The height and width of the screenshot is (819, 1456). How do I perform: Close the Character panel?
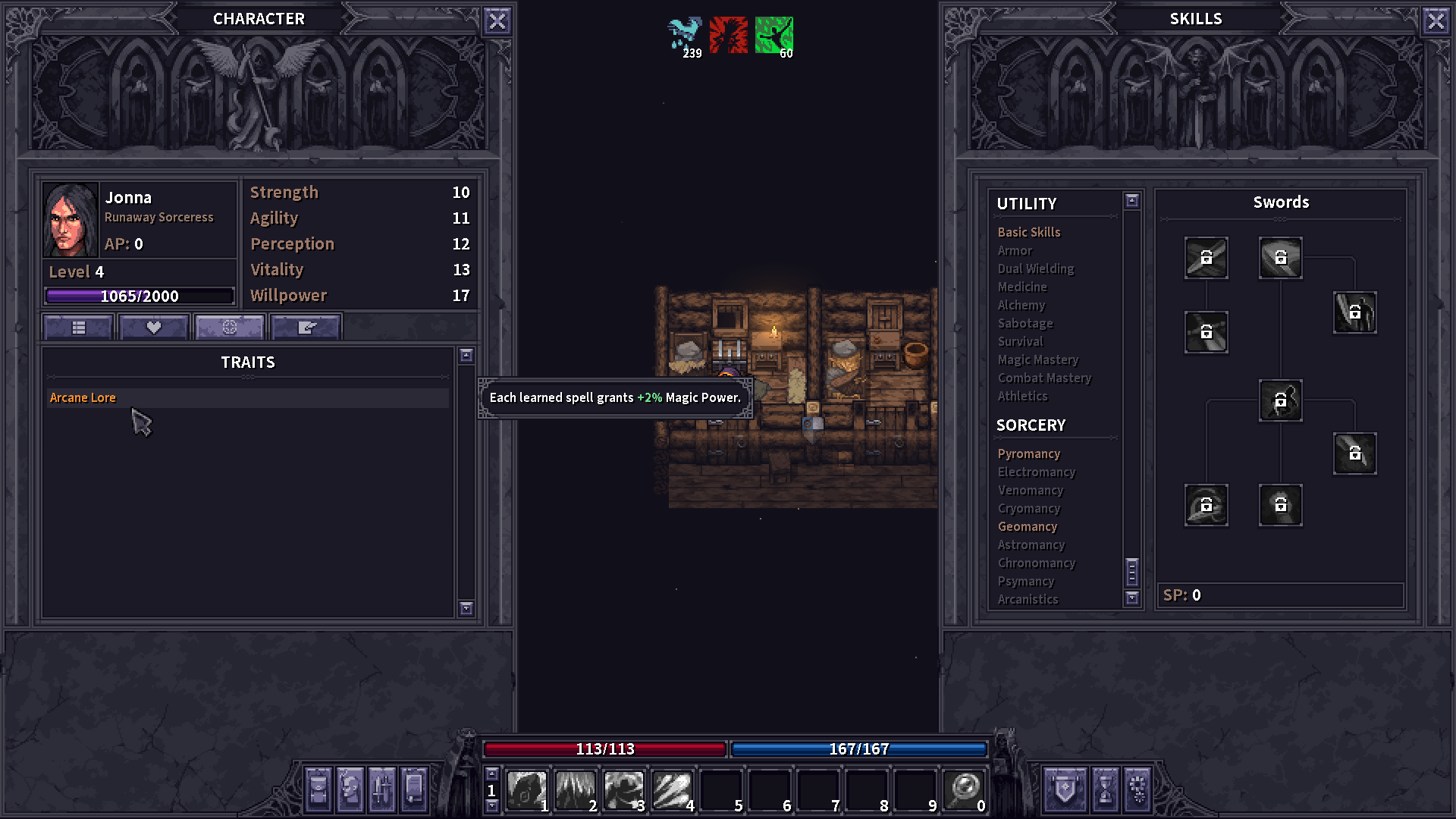(497, 21)
